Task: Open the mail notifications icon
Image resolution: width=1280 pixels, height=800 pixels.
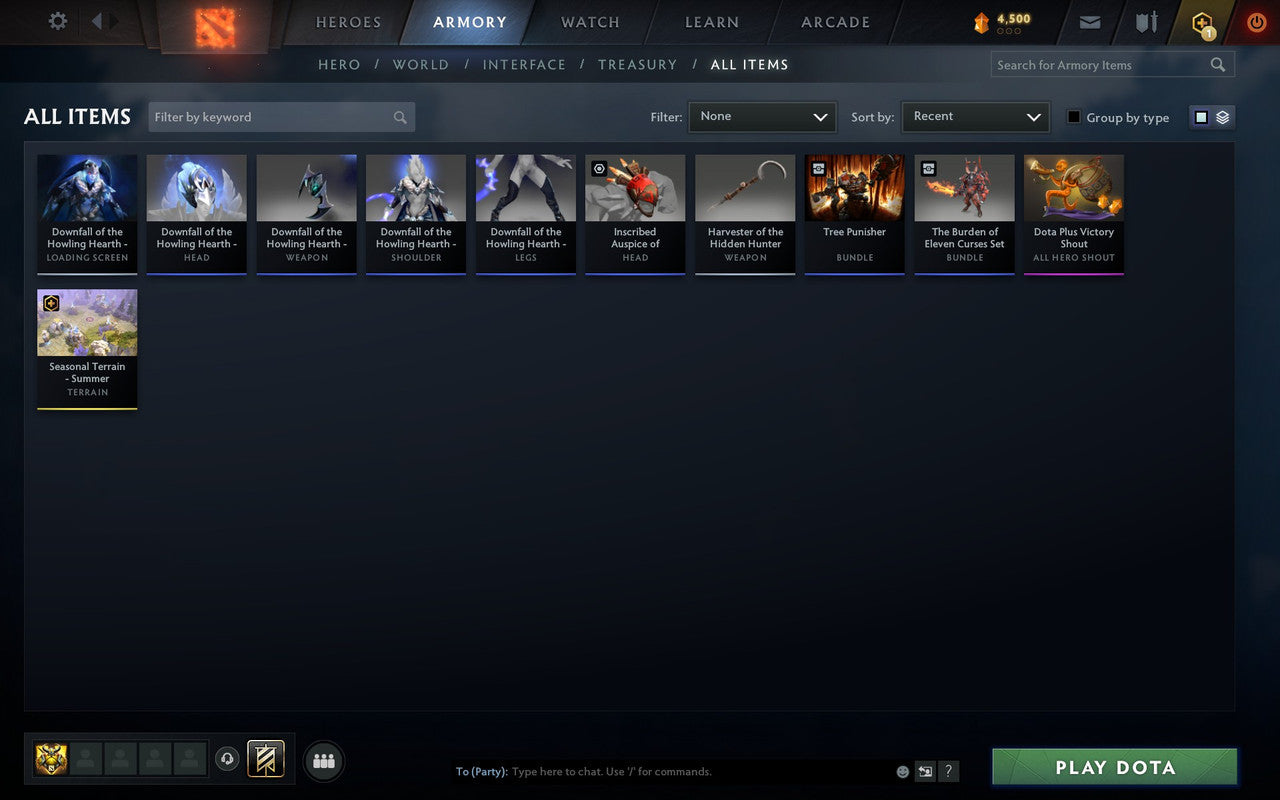Action: point(1089,22)
